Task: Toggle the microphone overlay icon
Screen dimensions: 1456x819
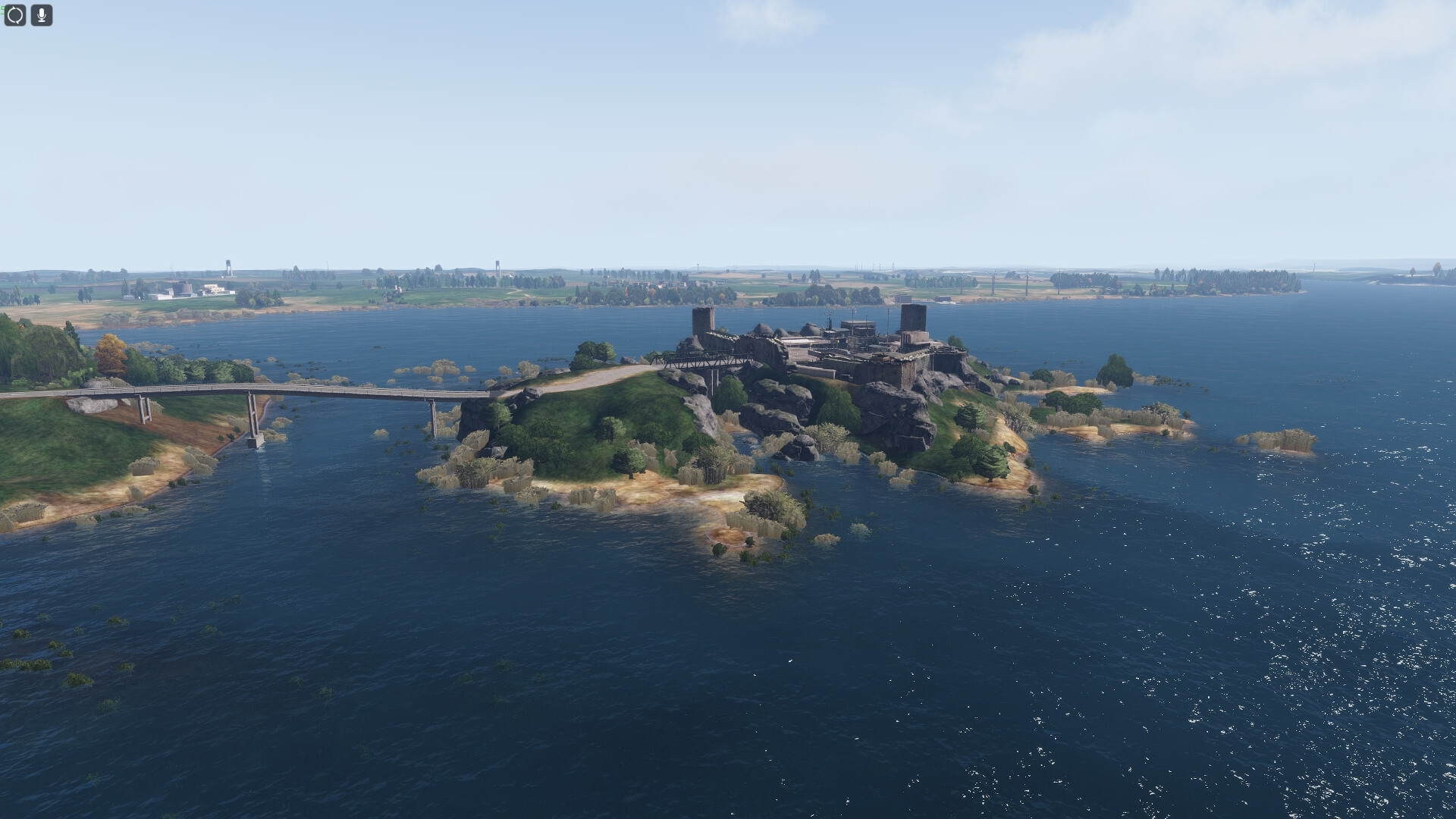Action: tap(42, 15)
